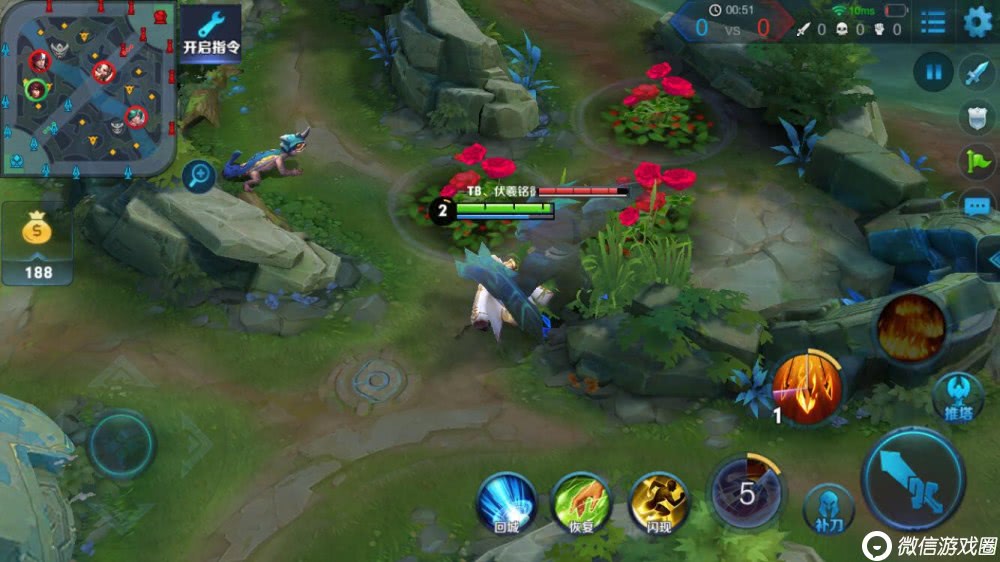Tap the shield defend signal
1000x562 pixels.
(976, 117)
